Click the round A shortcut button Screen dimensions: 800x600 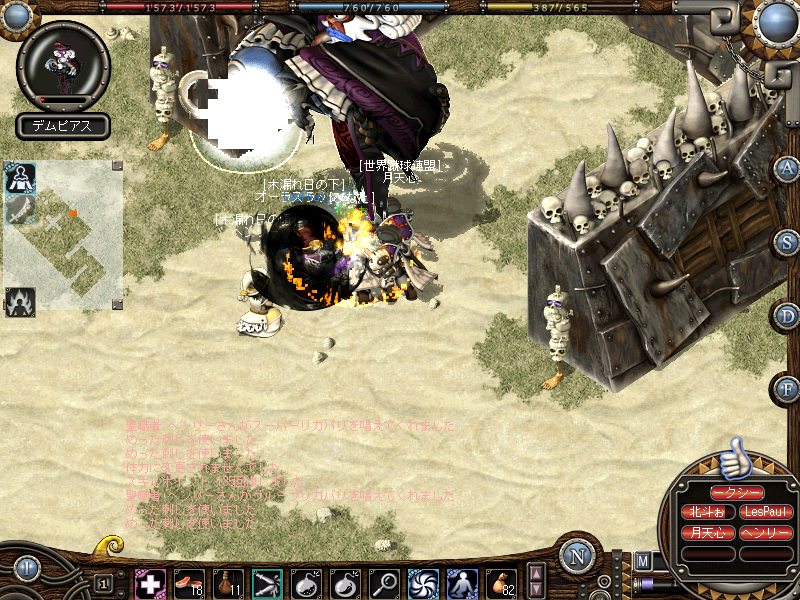pos(787,168)
